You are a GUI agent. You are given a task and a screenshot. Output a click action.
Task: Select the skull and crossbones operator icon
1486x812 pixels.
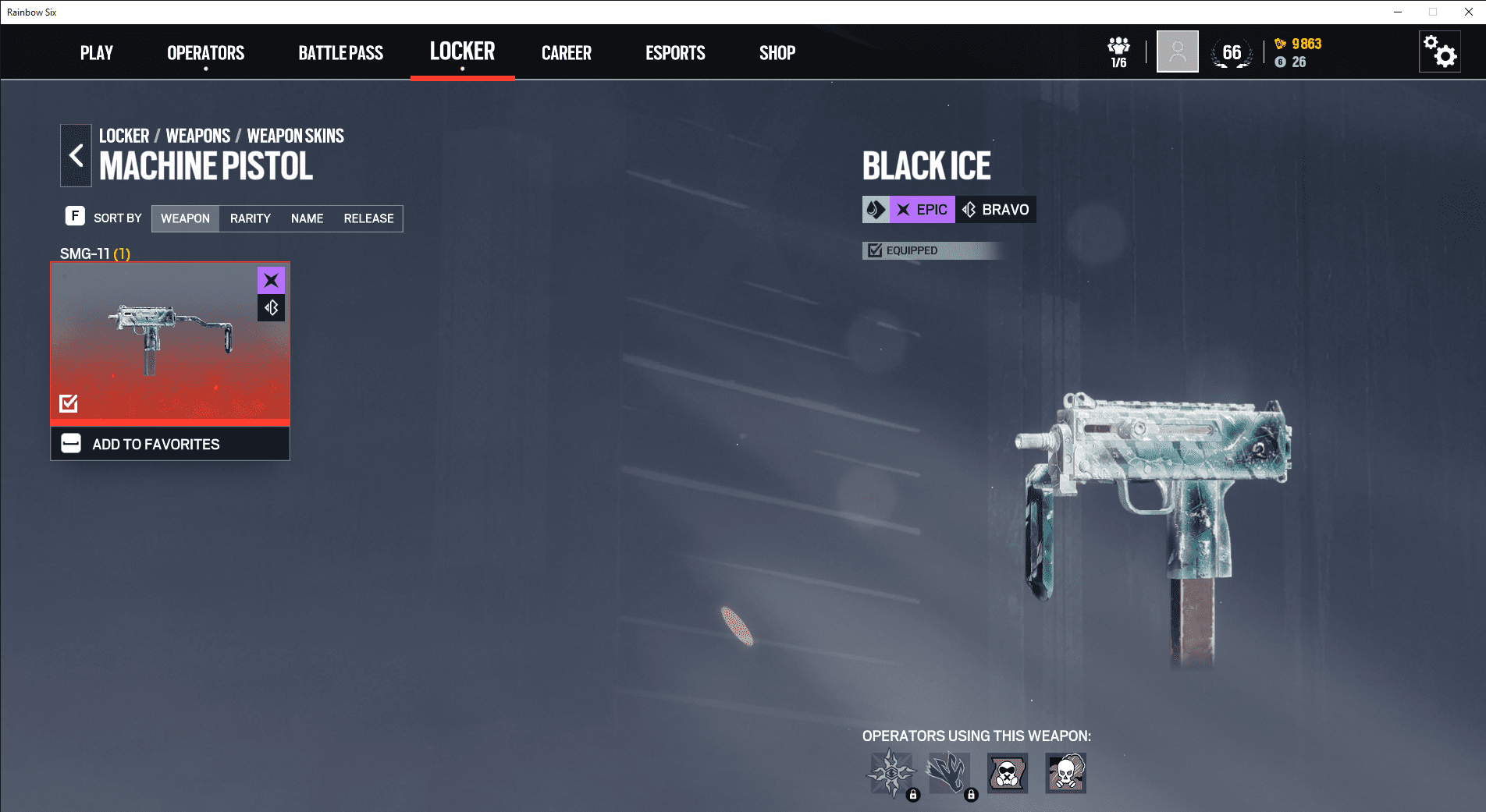(1065, 773)
